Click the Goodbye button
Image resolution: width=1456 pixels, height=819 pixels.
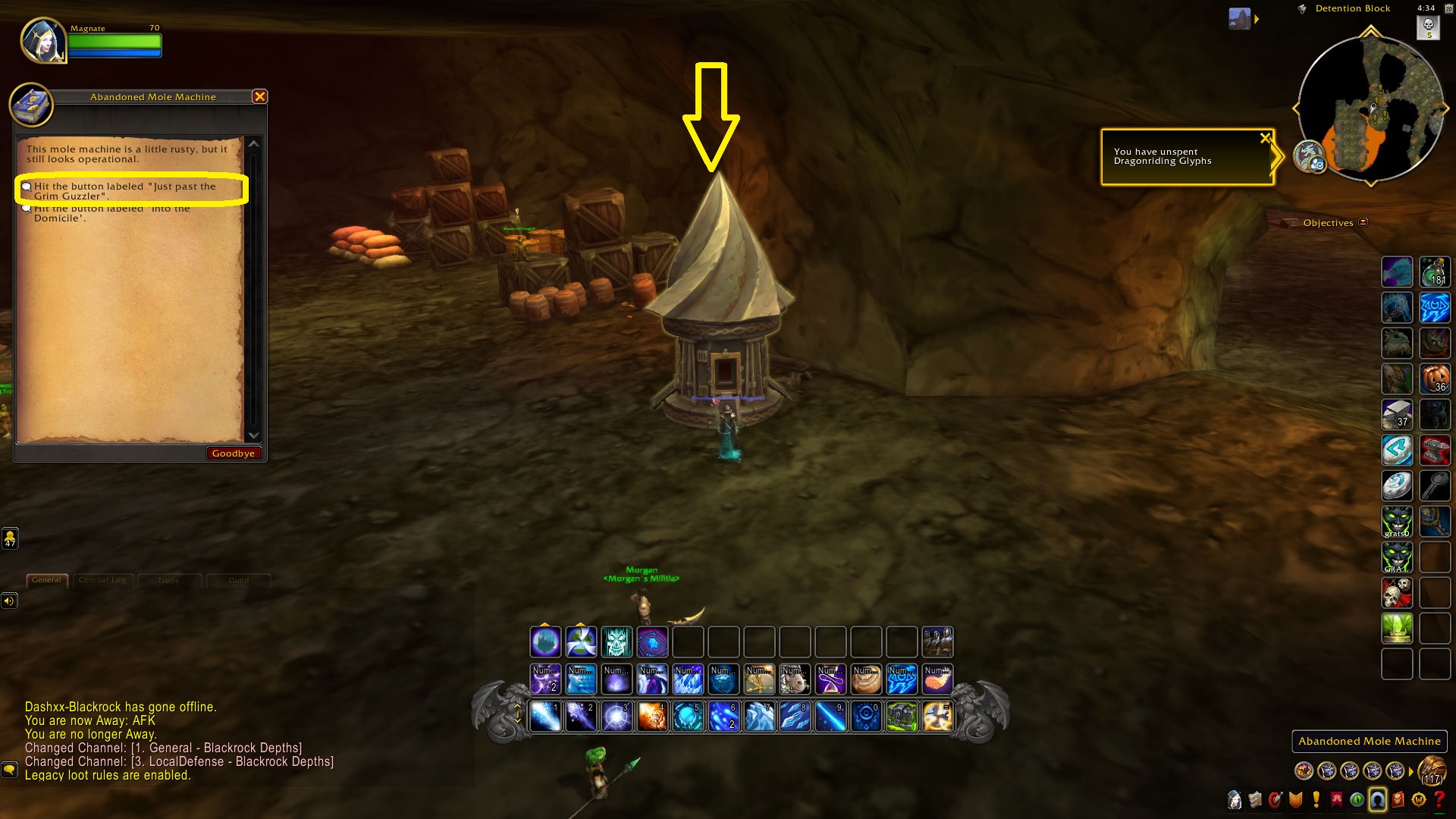coord(233,453)
